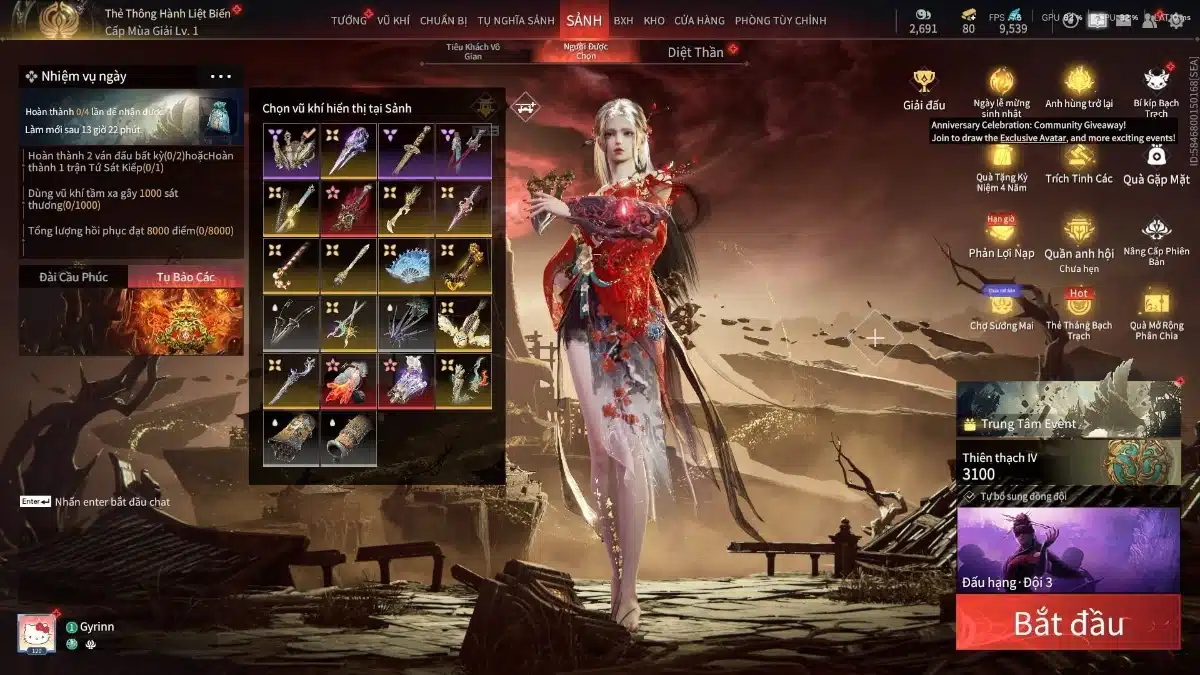Open the CHUẨN BỊ menu
1200x675 pixels.
444,20
